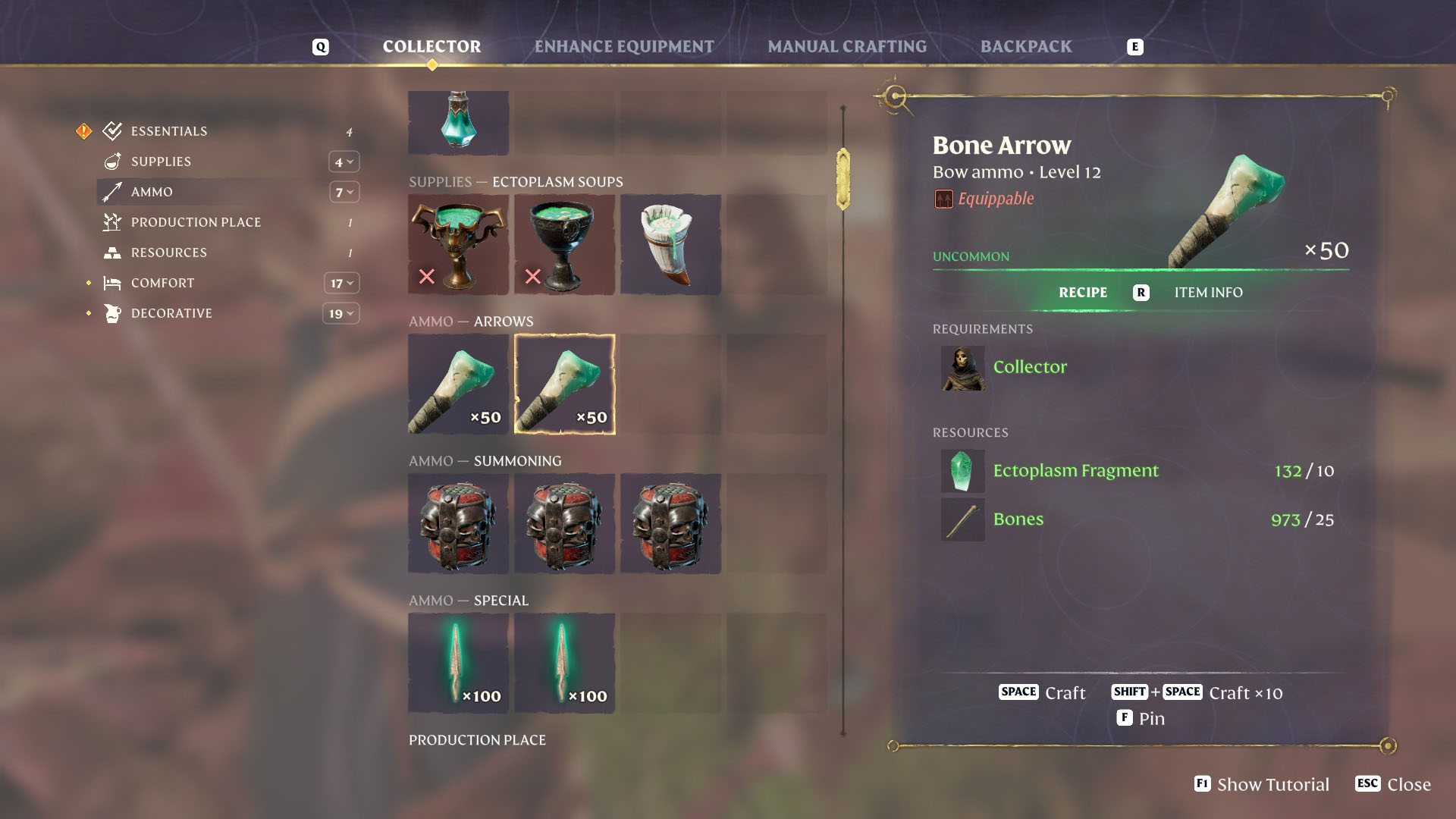The image size is (1456, 819).
Task: Show the Recipe tab
Action: (x=1082, y=293)
